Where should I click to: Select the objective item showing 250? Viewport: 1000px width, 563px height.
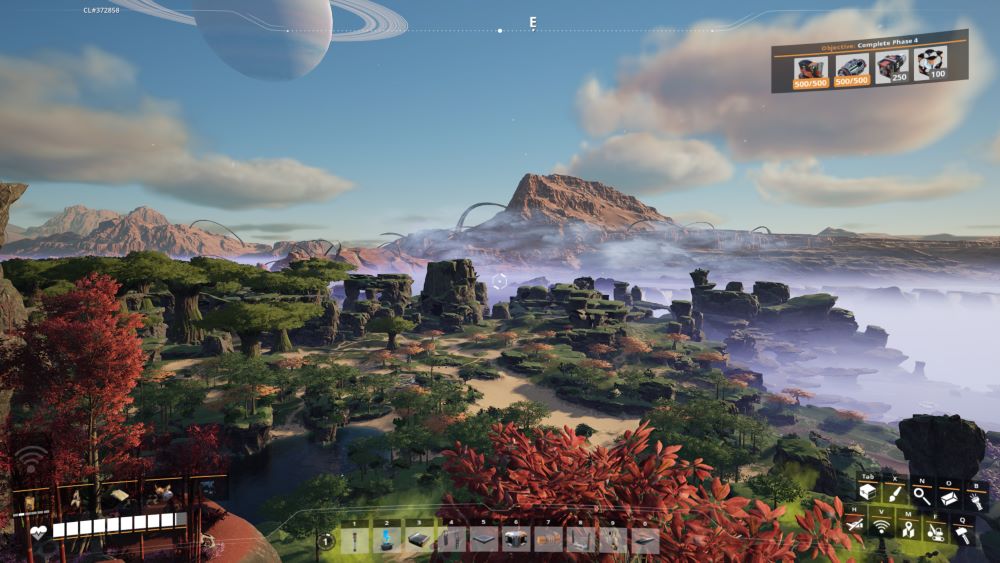pos(891,67)
